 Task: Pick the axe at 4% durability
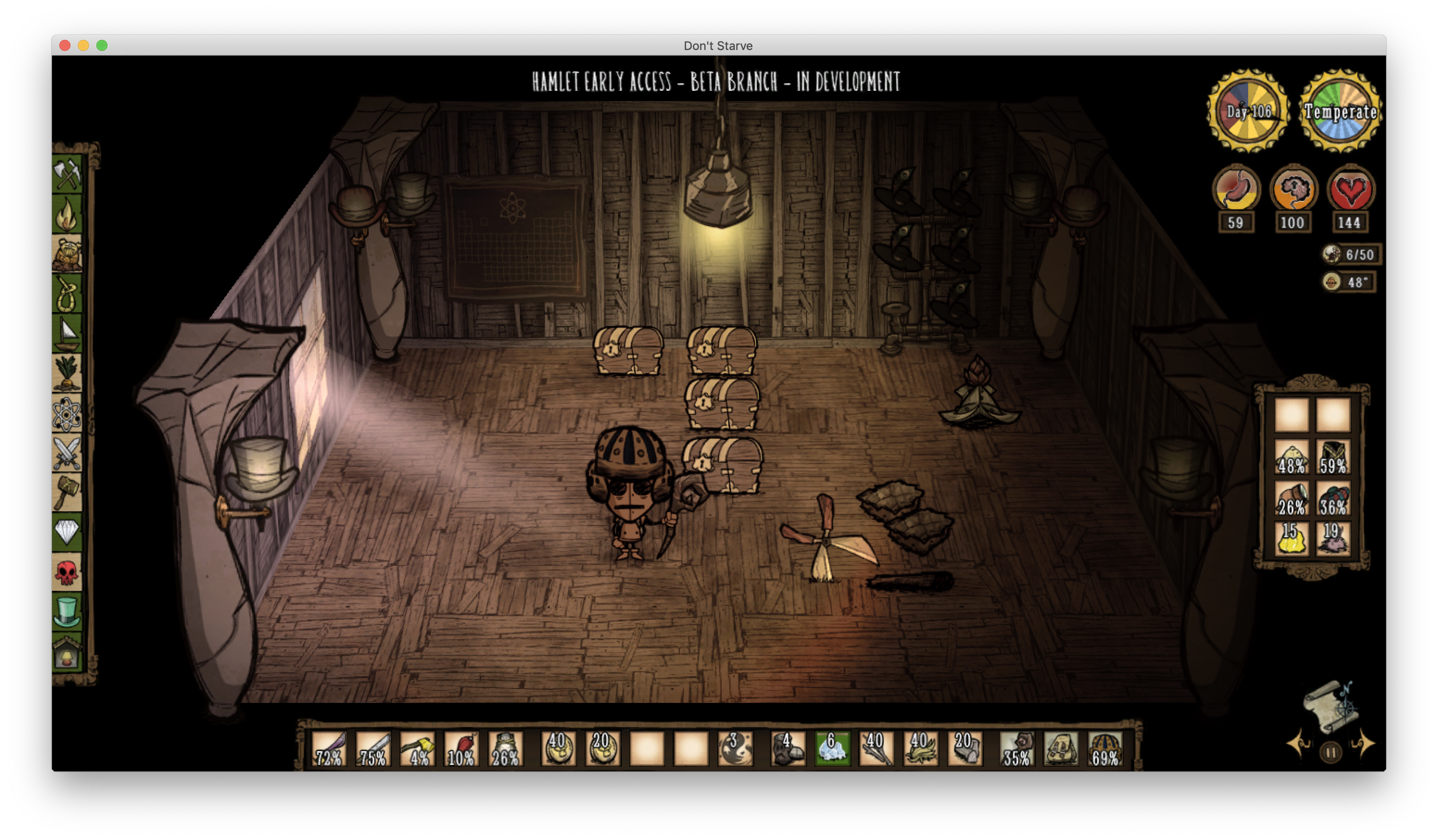[x=418, y=749]
